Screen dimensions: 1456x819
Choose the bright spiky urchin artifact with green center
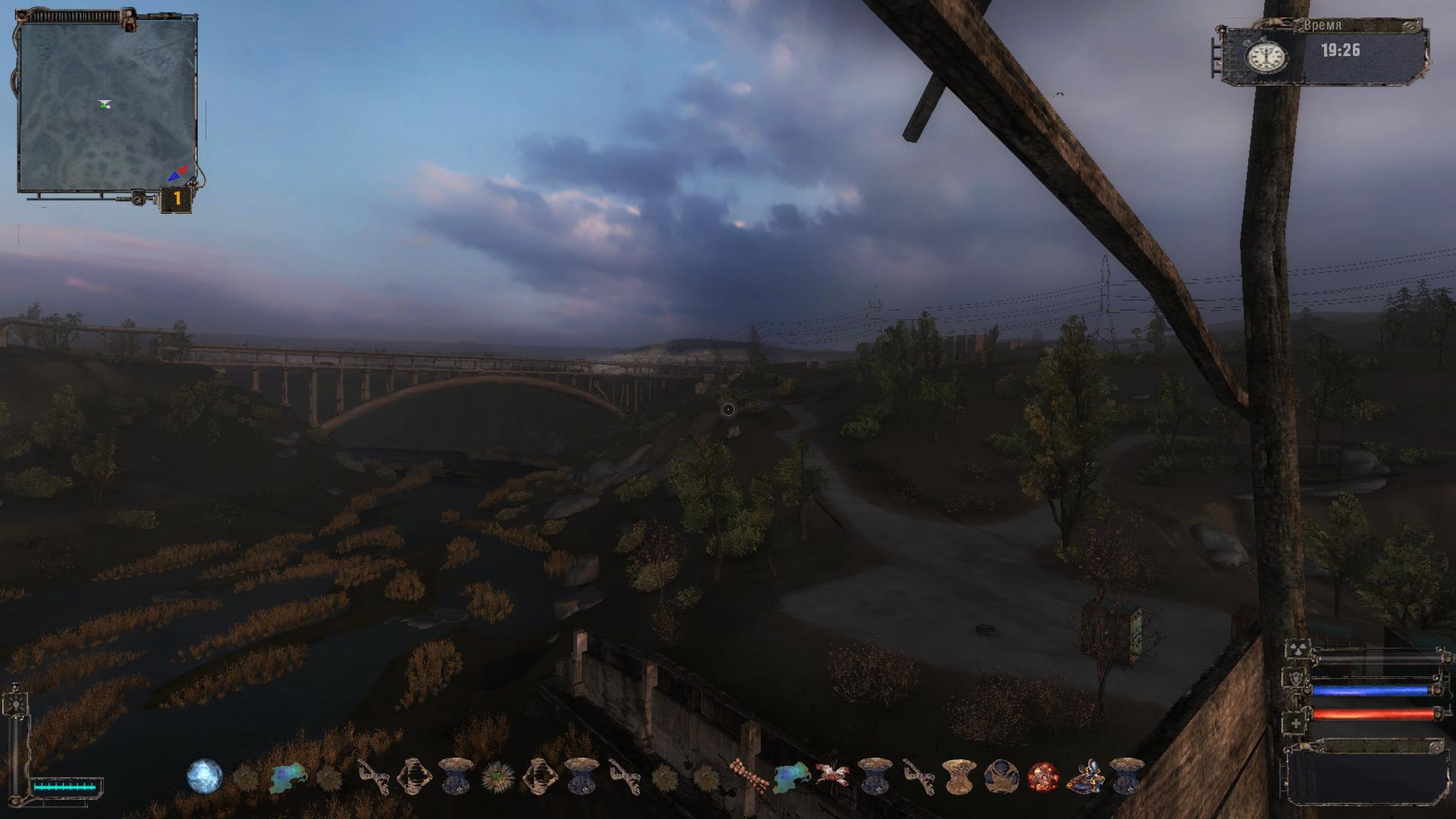pyautogui.click(x=497, y=777)
